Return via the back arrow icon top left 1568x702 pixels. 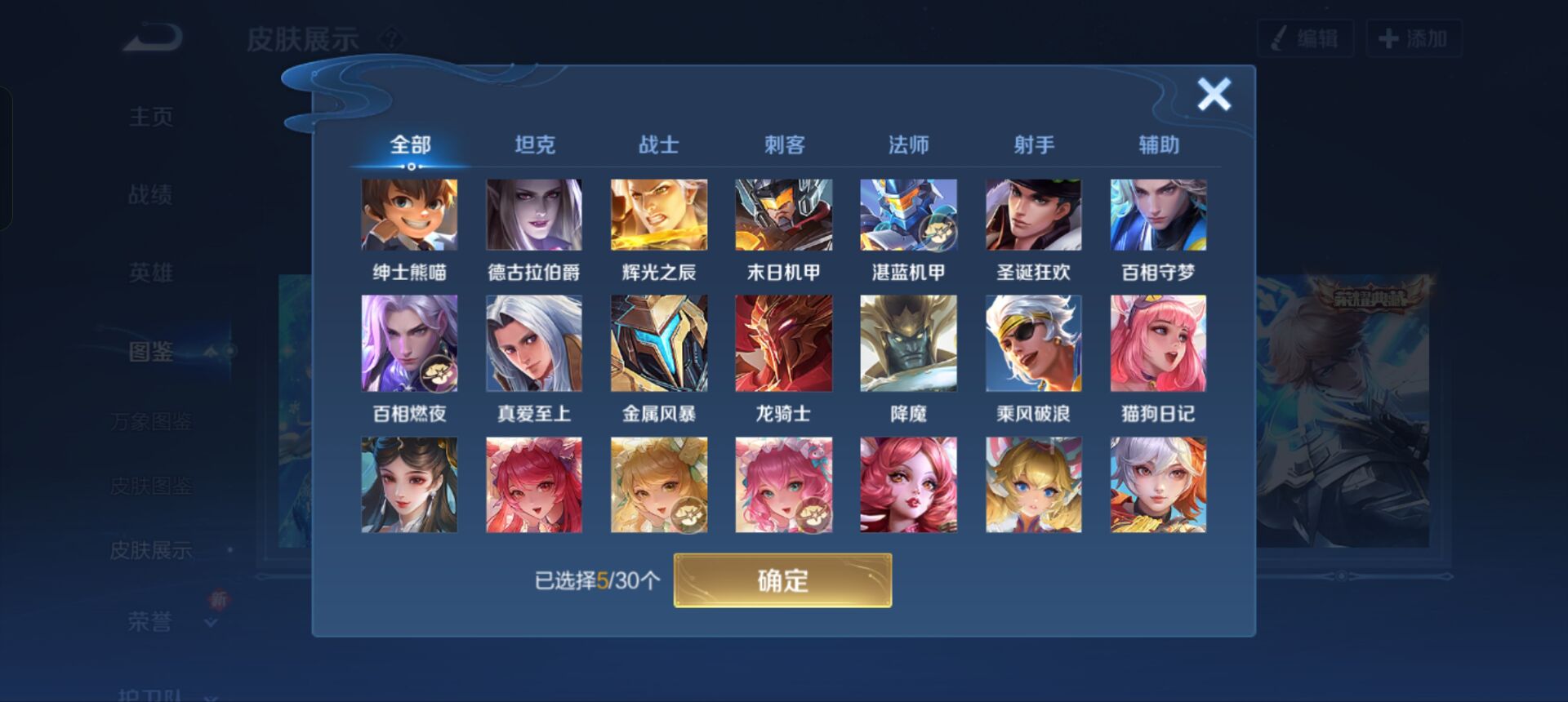[x=151, y=34]
